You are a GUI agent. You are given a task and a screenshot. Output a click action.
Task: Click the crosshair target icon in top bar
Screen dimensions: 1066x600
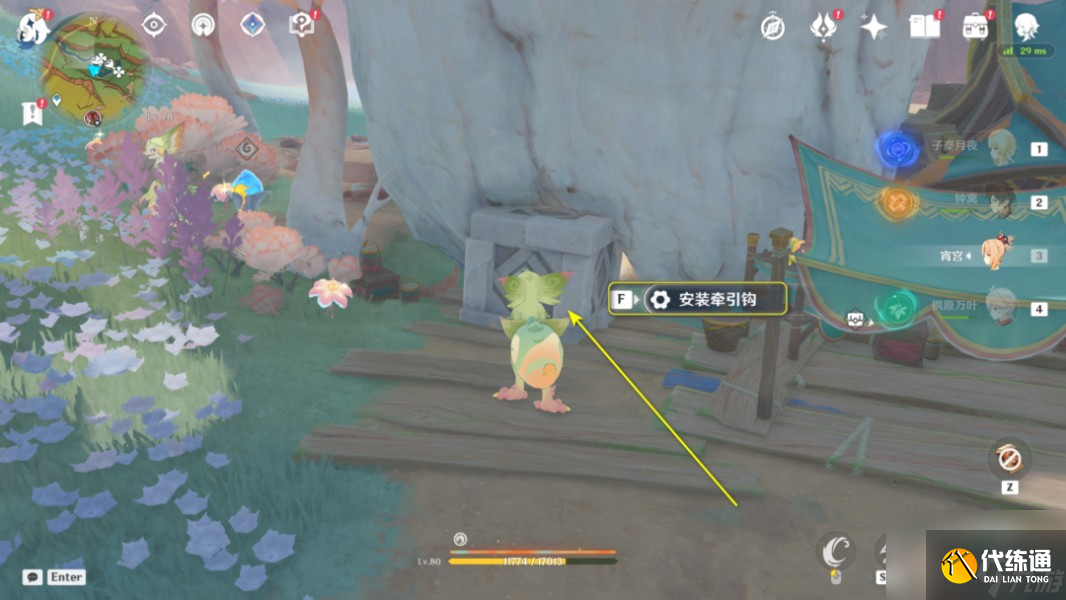pyautogui.click(x=153, y=25)
